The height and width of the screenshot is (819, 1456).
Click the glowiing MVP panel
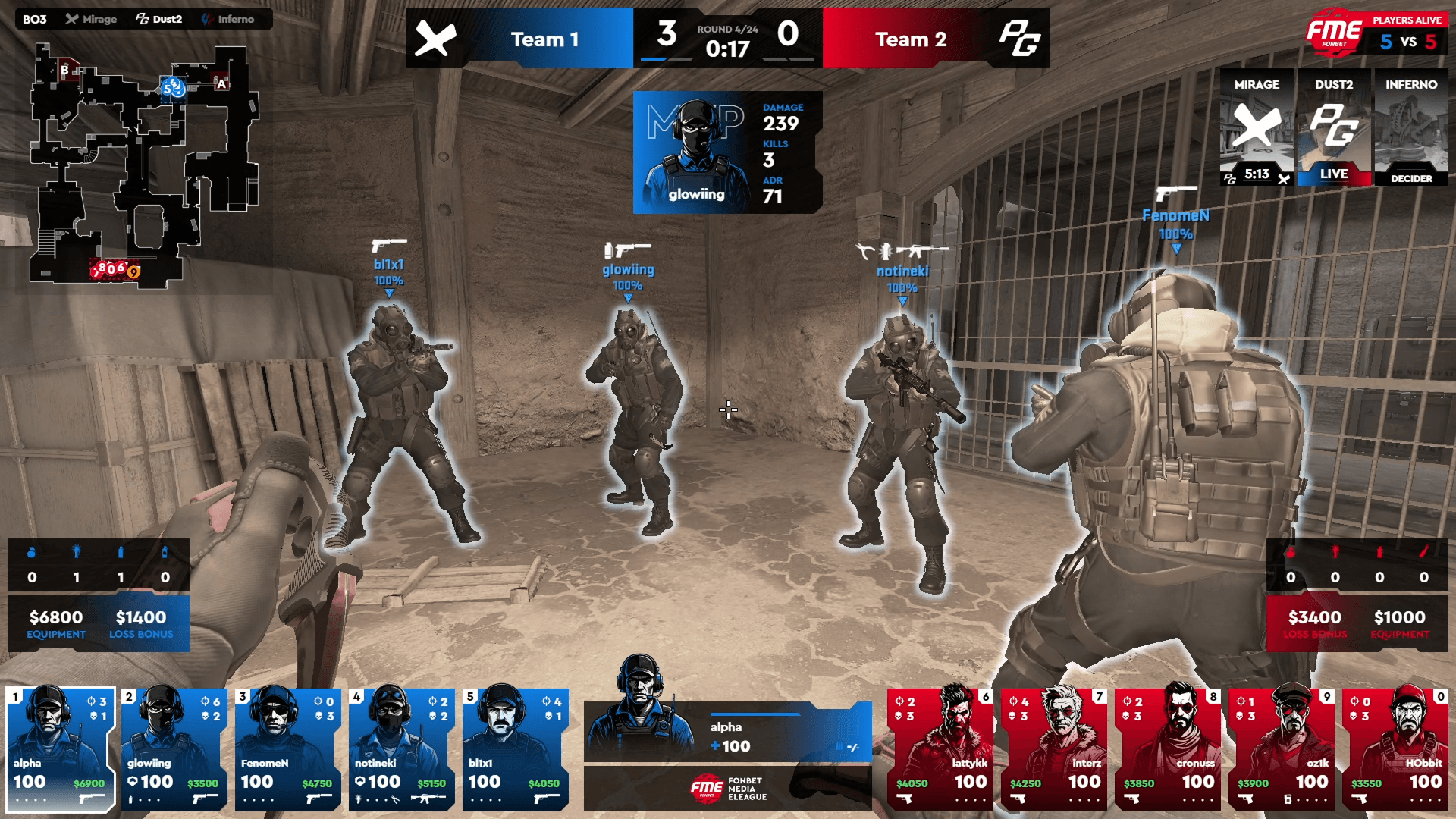click(x=727, y=152)
